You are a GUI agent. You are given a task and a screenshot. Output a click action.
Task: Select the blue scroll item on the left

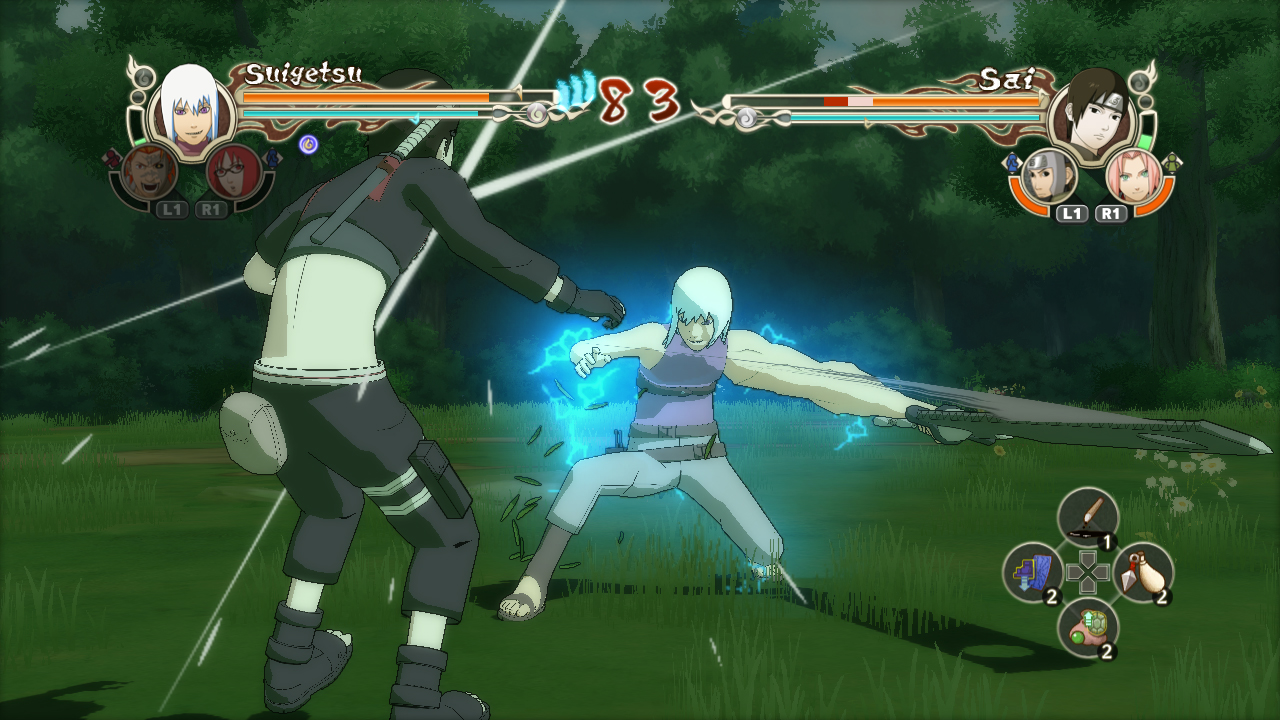pyautogui.click(x=1031, y=572)
